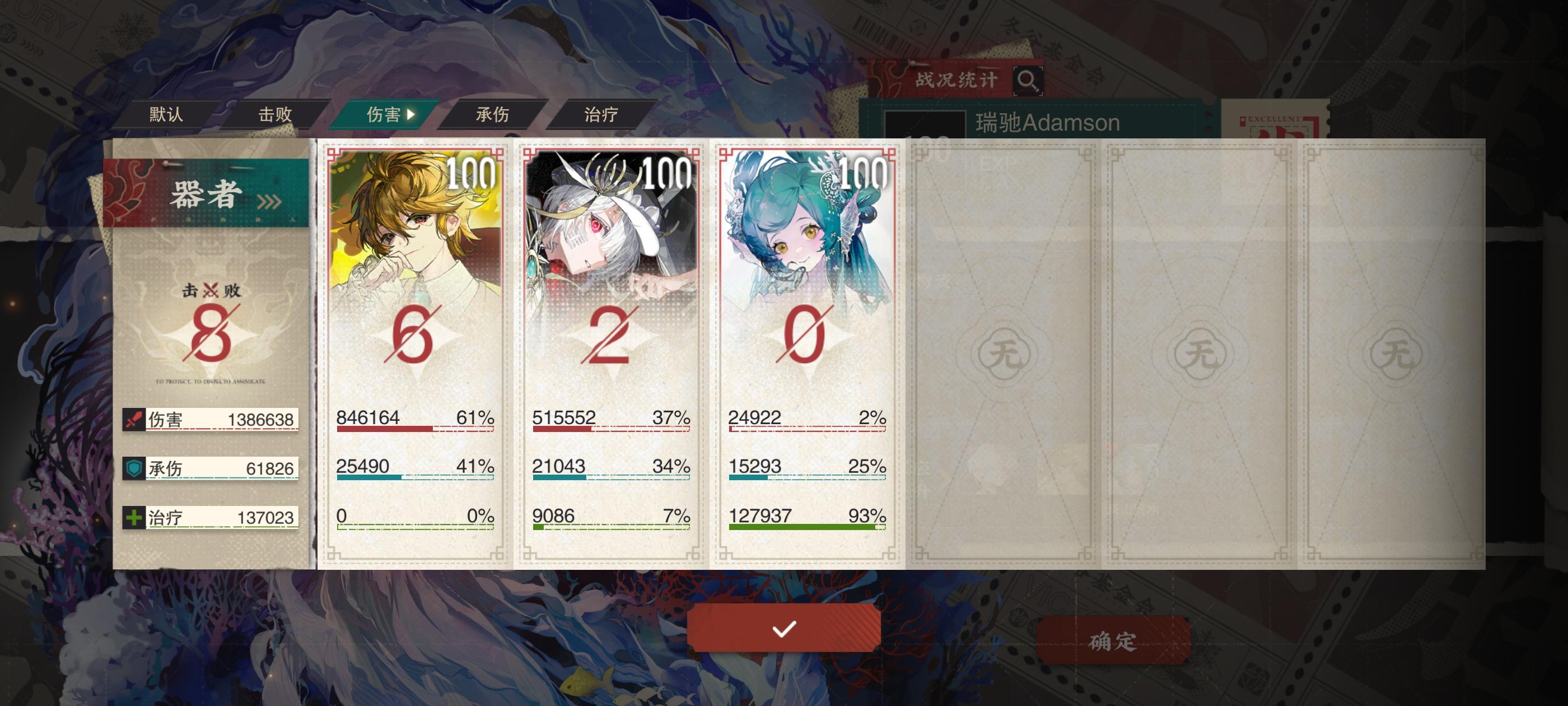This screenshot has width=1568, height=706.
Task: Click the EXCELLENT rating stamp
Action: pyautogui.click(x=1276, y=122)
